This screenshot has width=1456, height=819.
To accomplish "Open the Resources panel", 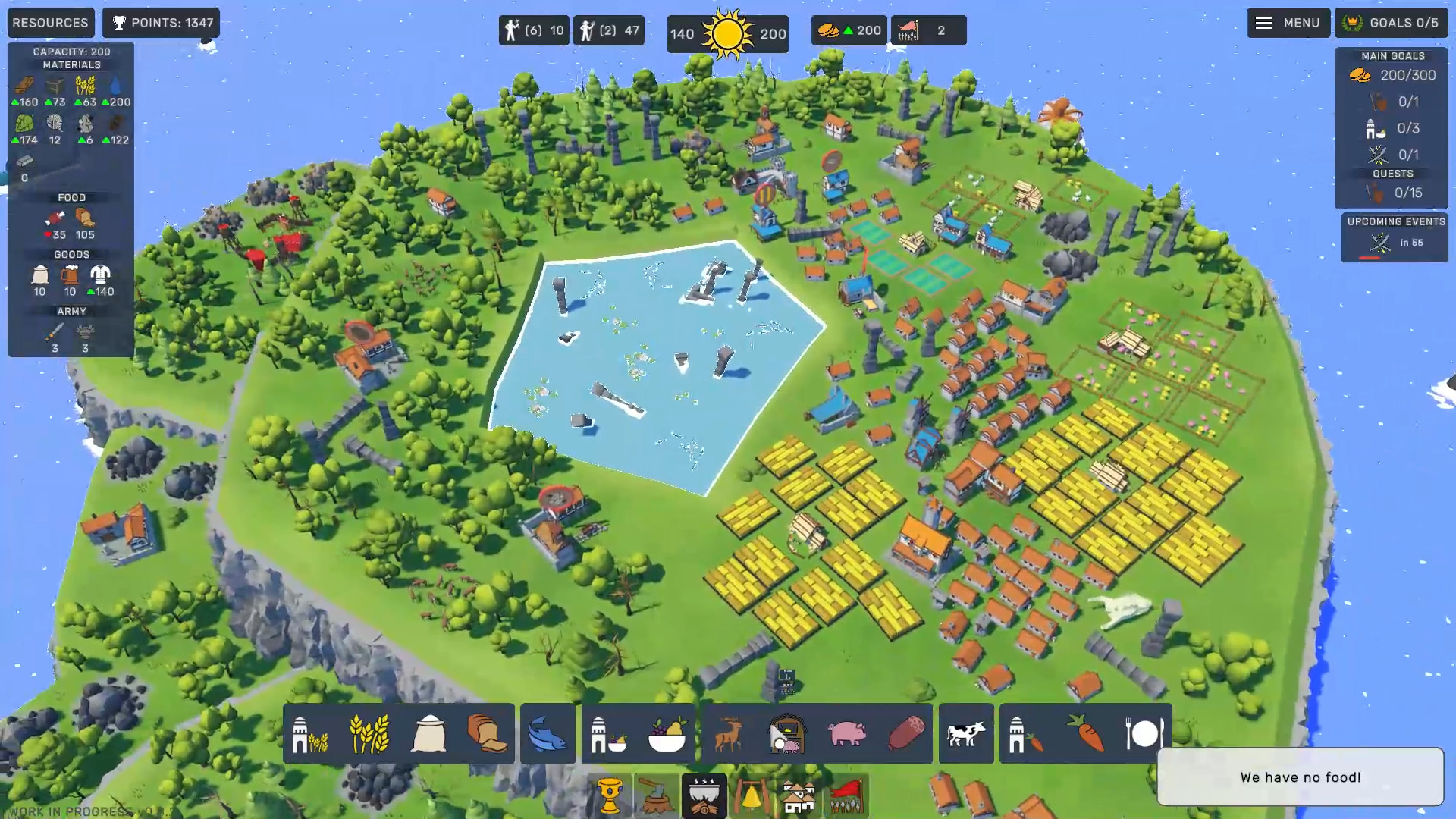I will pos(50,23).
